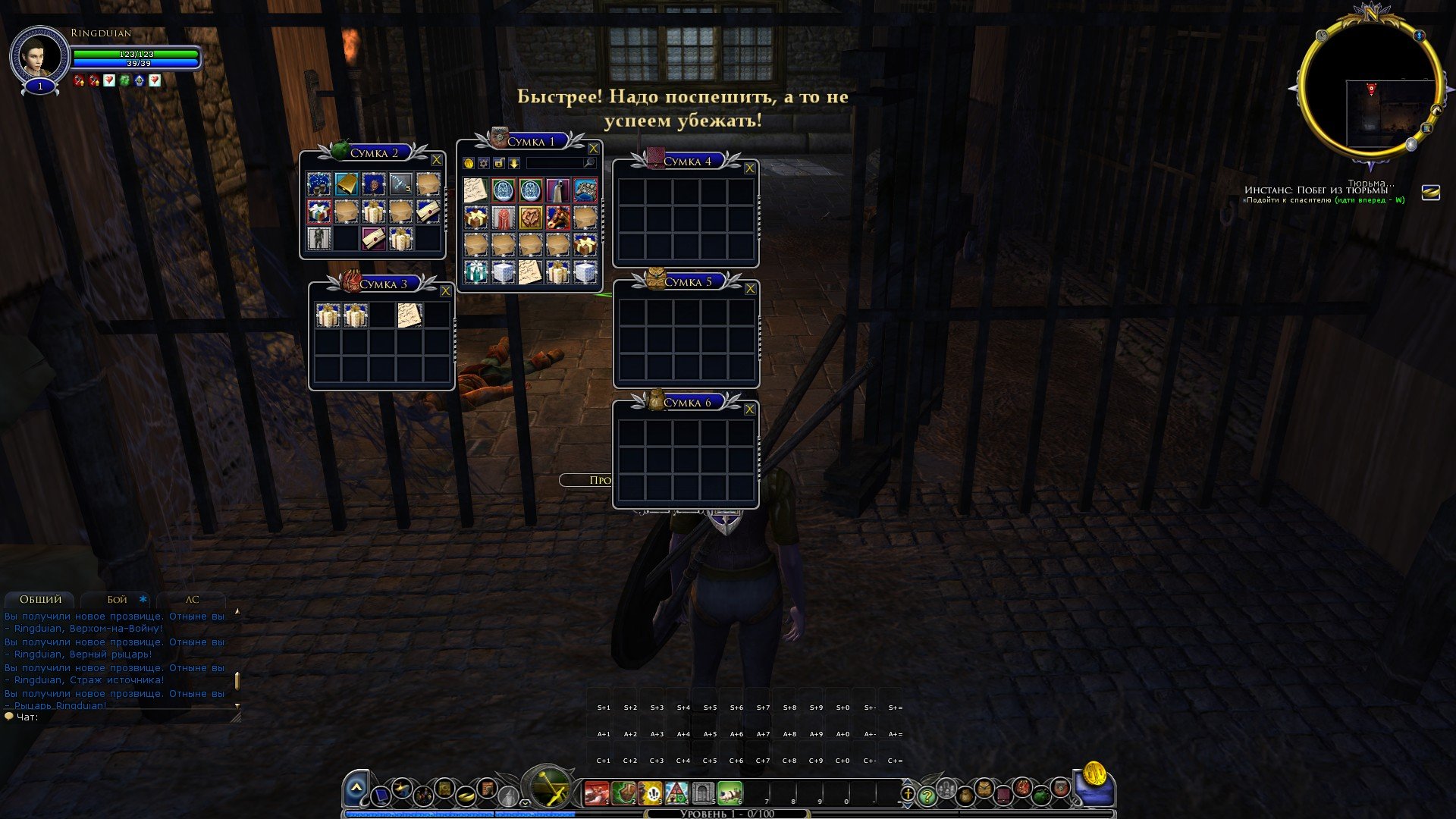Select the teal gift box in Сумка 1
This screenshot has height=819, width=1456.
pos(475,272)
